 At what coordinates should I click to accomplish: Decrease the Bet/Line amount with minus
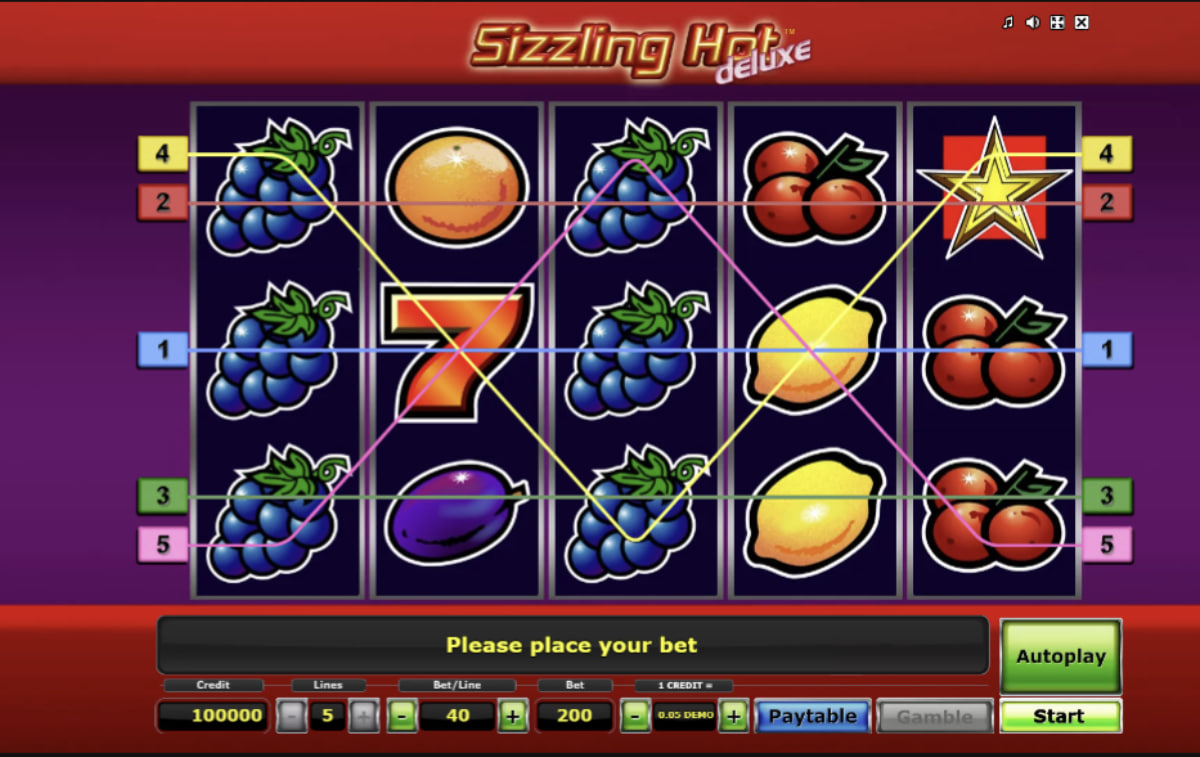coord(400,716)
